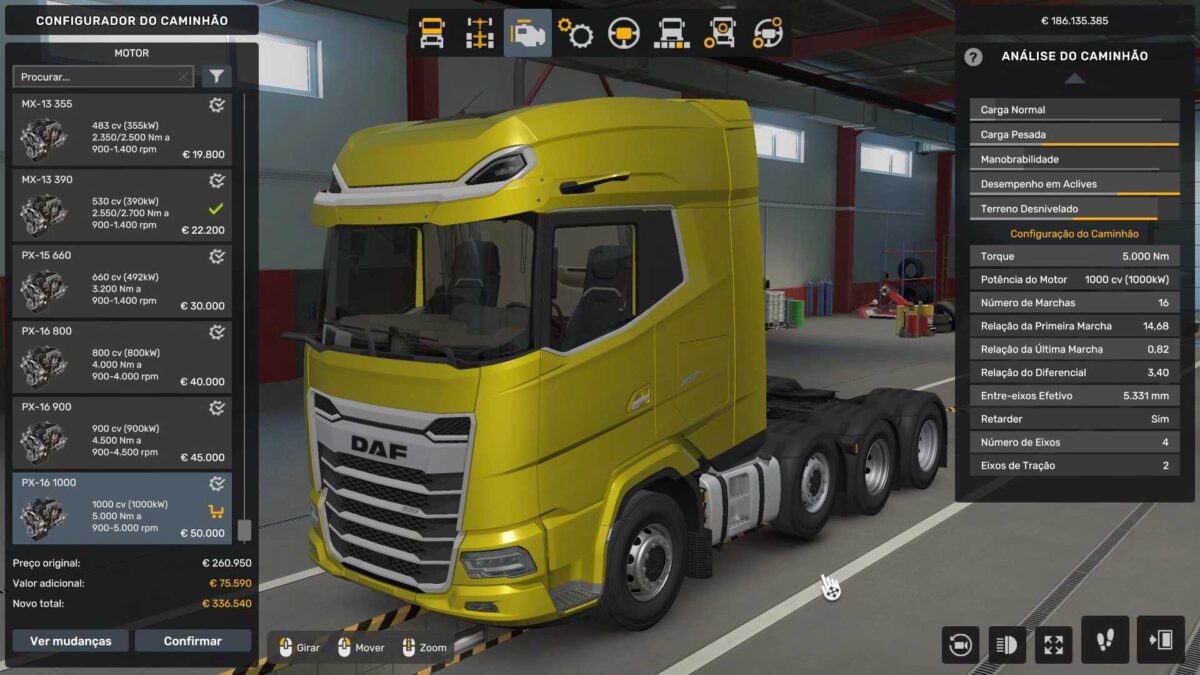This screenshot has width=1200, height=675.
Task: Toggle the truck headlights icon
Action: pyautogui.click(x=1007, y=644)
